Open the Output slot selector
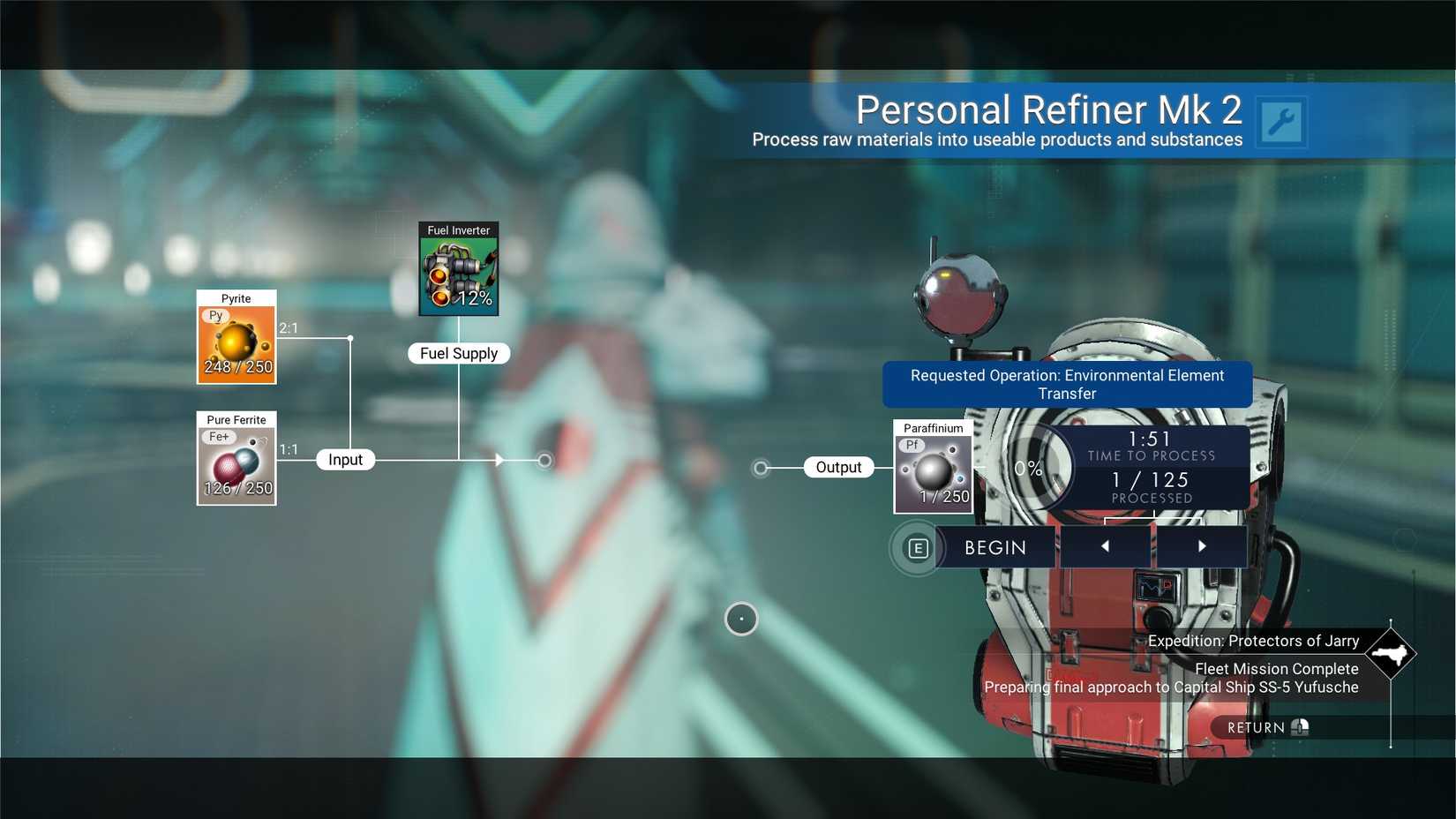The height and width of the screenshot is (819, 1456). [837, 467]
